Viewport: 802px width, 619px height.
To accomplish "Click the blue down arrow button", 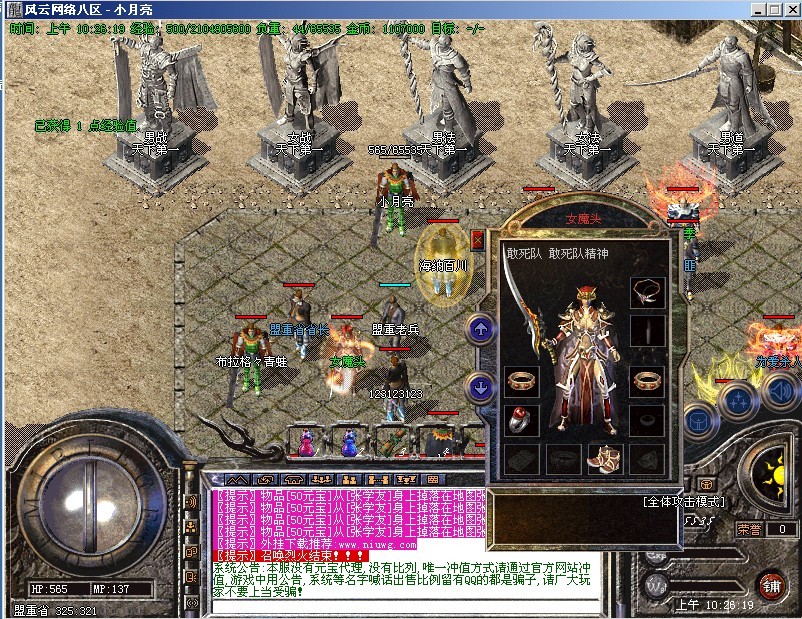I will (x=480, y=385).
